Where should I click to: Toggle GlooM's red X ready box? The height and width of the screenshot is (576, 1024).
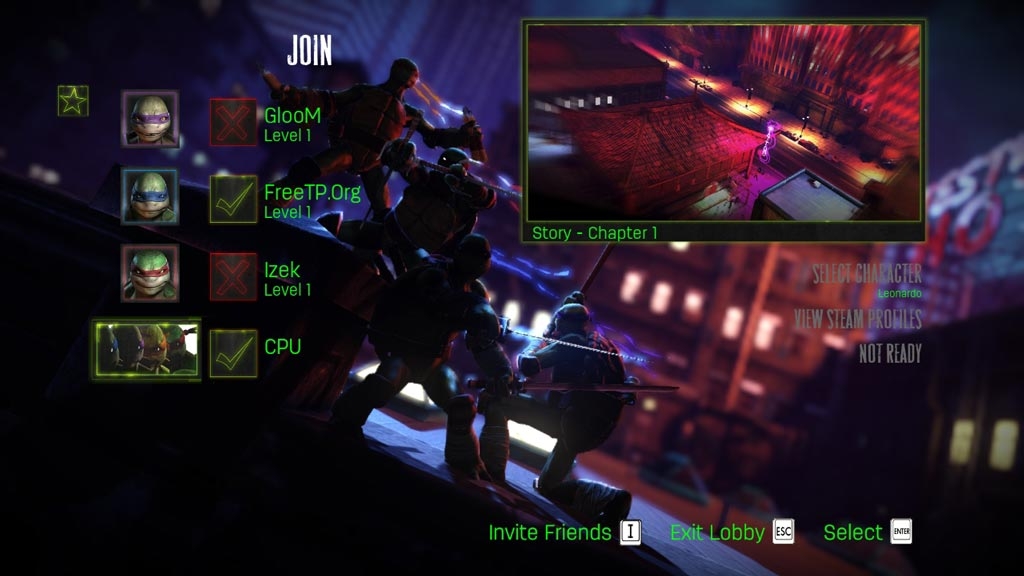[x=233, y=122]
